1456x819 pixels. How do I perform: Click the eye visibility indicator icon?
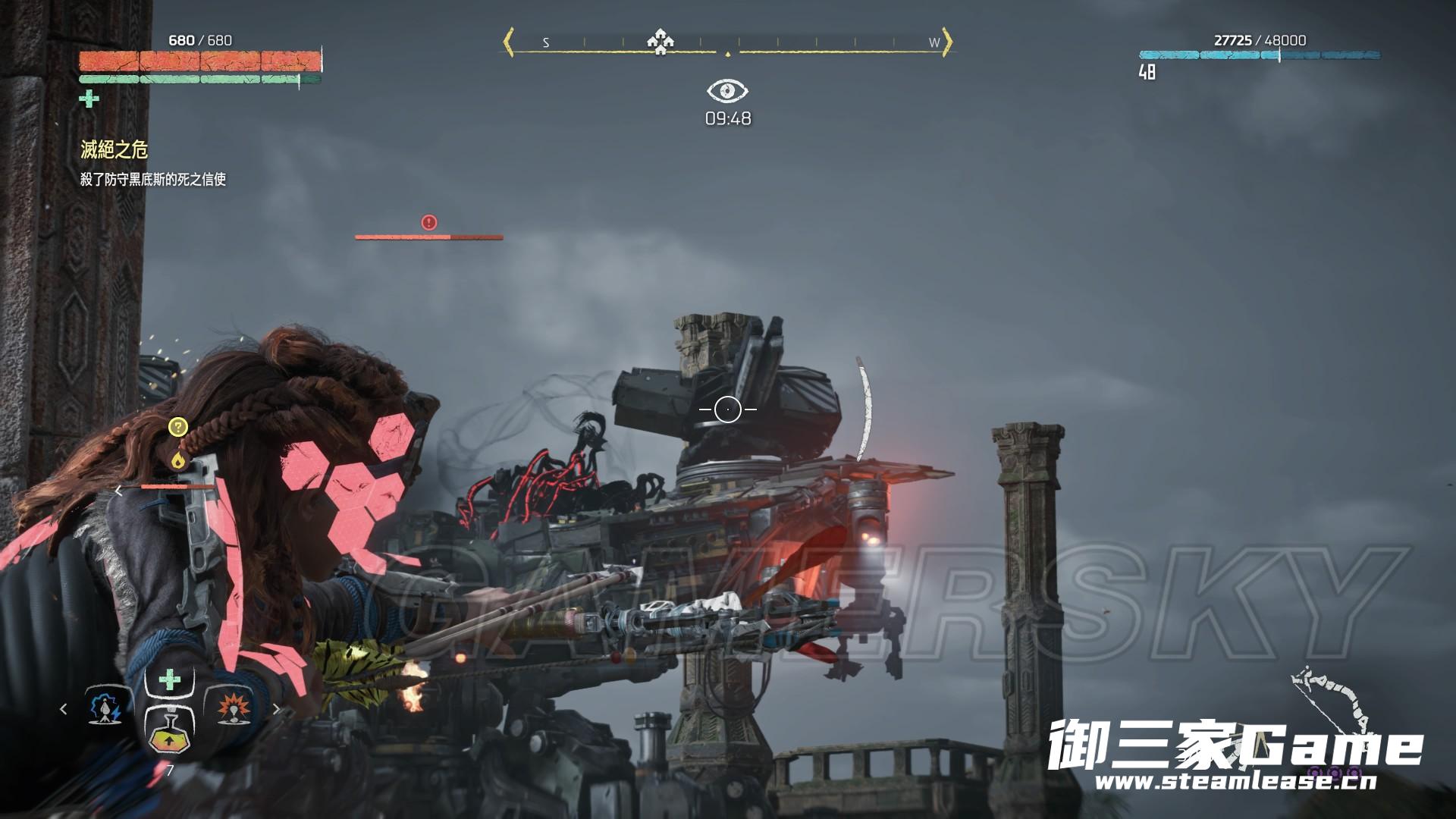pos(727,91)
